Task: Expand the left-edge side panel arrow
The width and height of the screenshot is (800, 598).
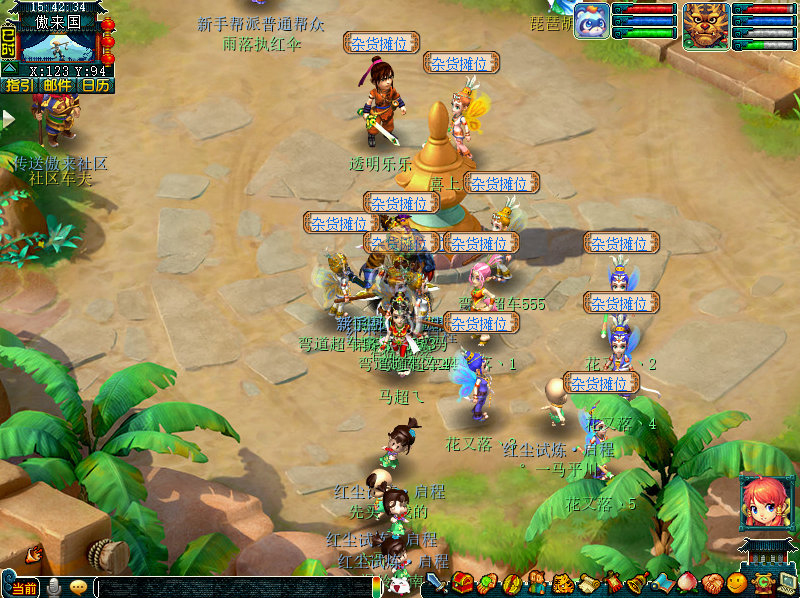Action: [x=8, y=119]
